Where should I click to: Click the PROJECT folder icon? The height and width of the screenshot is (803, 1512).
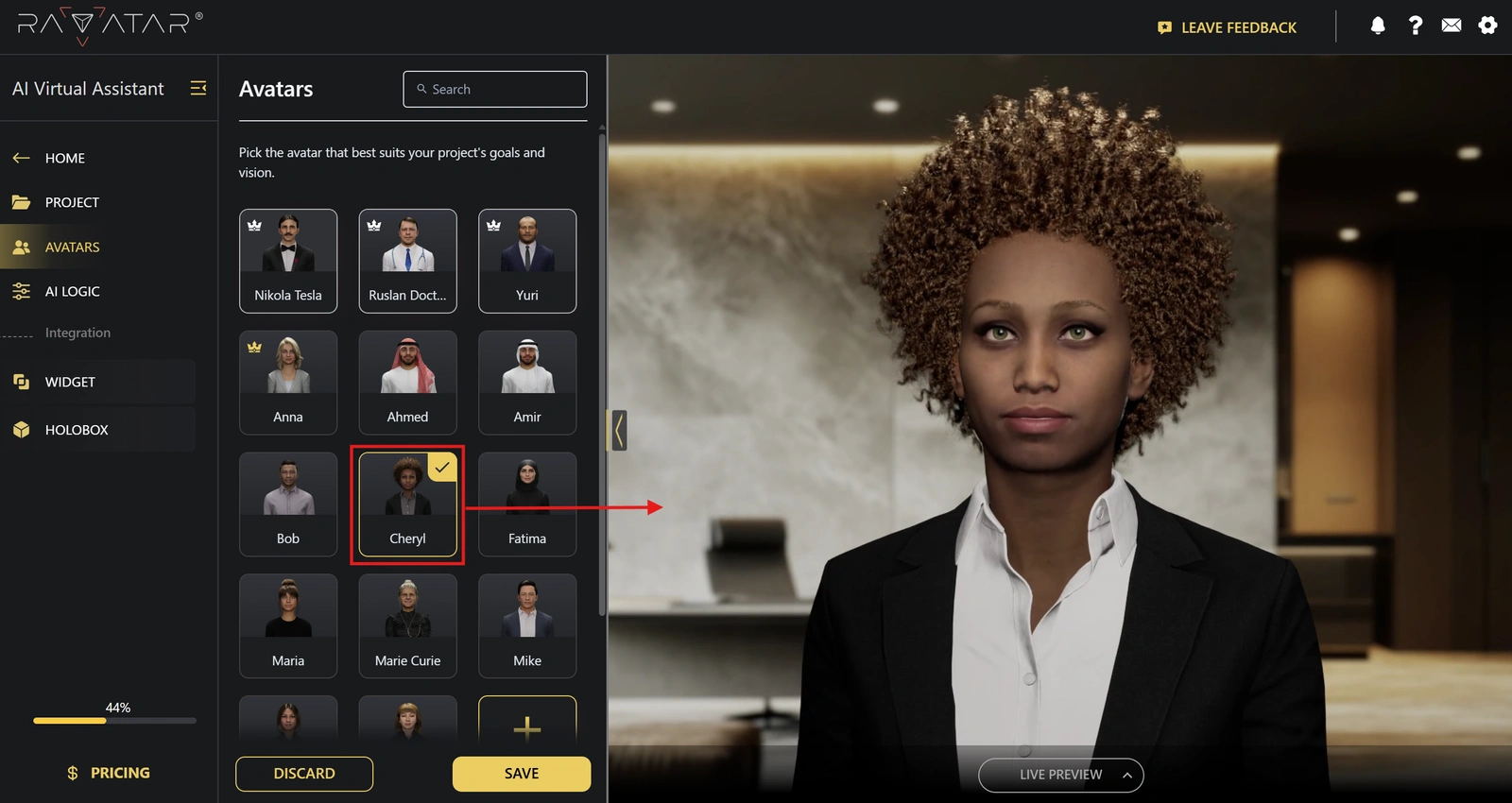21,202
